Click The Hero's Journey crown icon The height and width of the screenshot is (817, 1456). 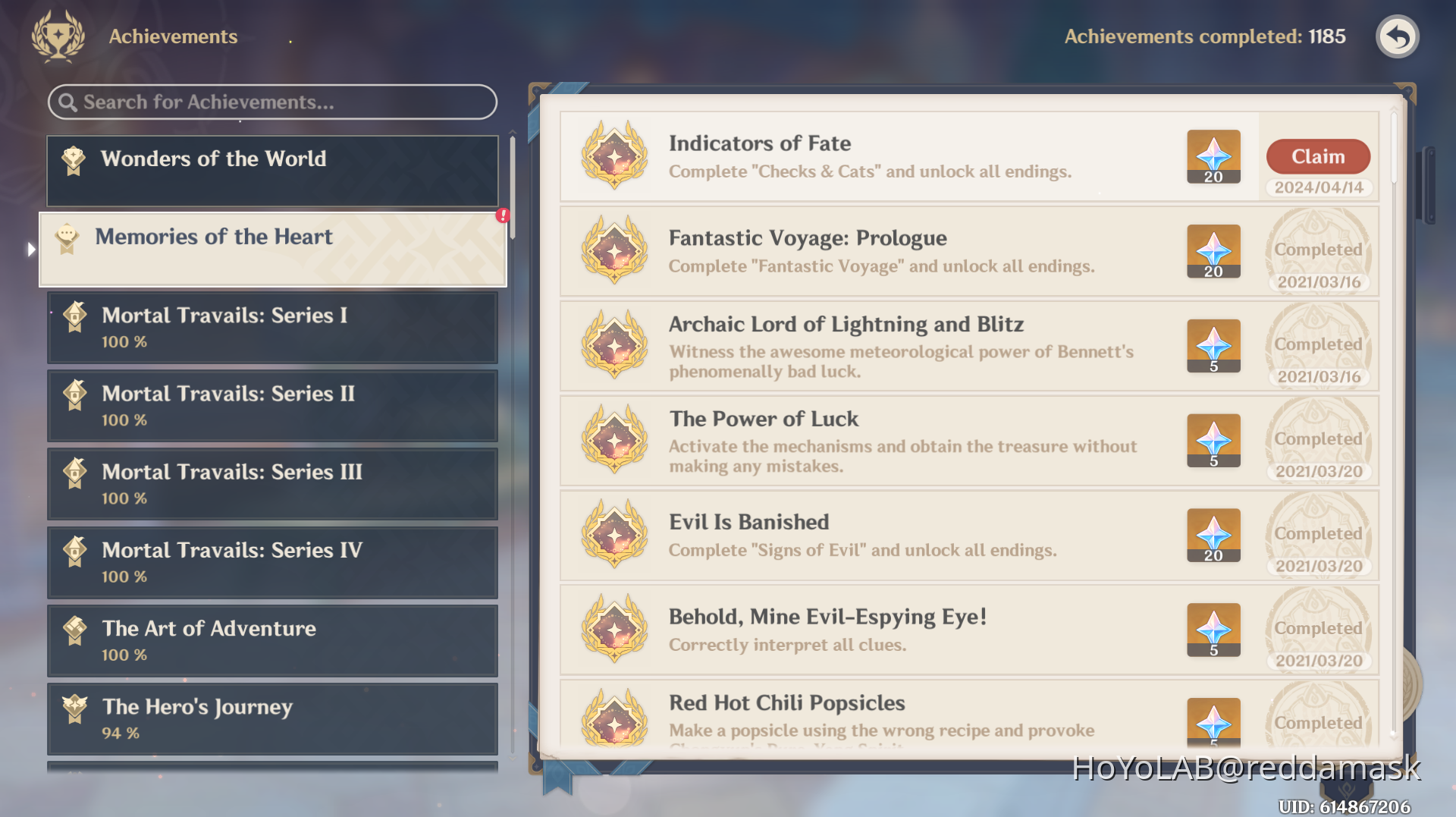(74, 709)
